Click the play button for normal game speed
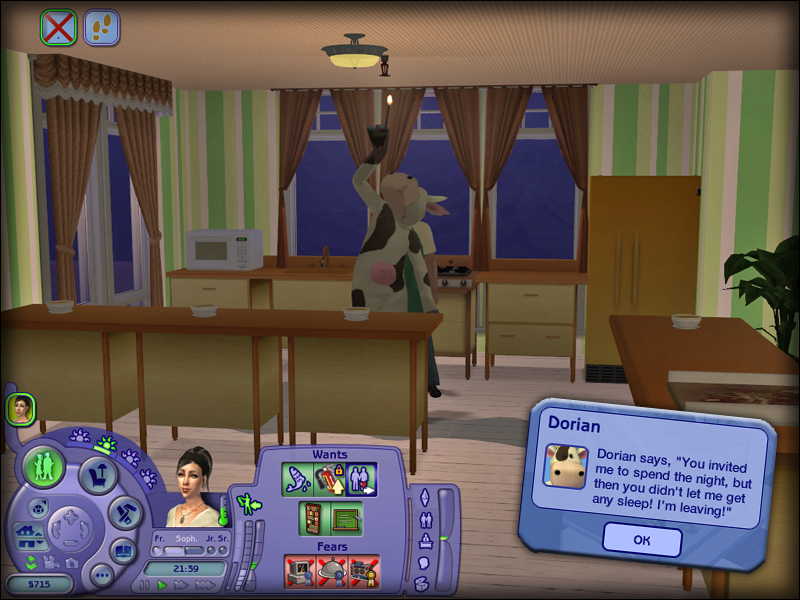800x600 pixels. tap(163, 585)
